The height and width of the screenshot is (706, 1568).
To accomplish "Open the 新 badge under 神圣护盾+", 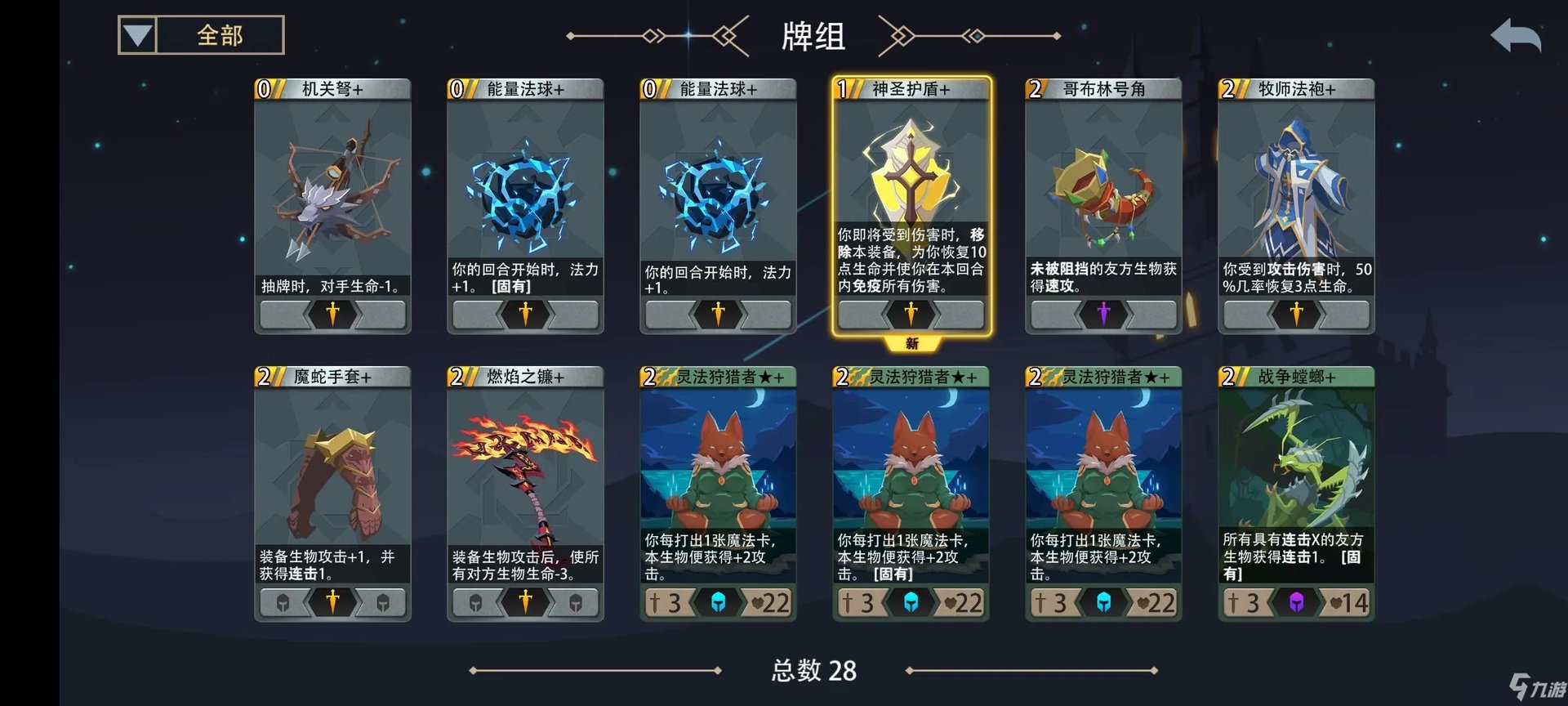I will (x=911, y=345).
